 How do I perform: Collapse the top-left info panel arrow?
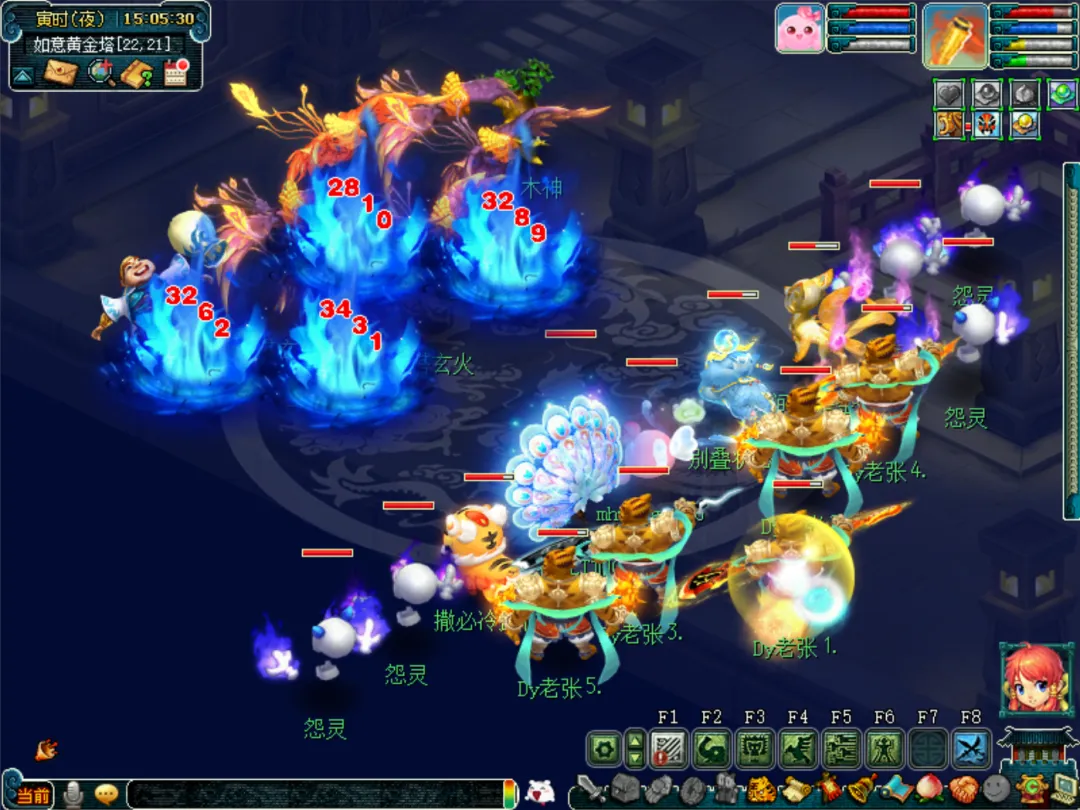coord(24,74)
